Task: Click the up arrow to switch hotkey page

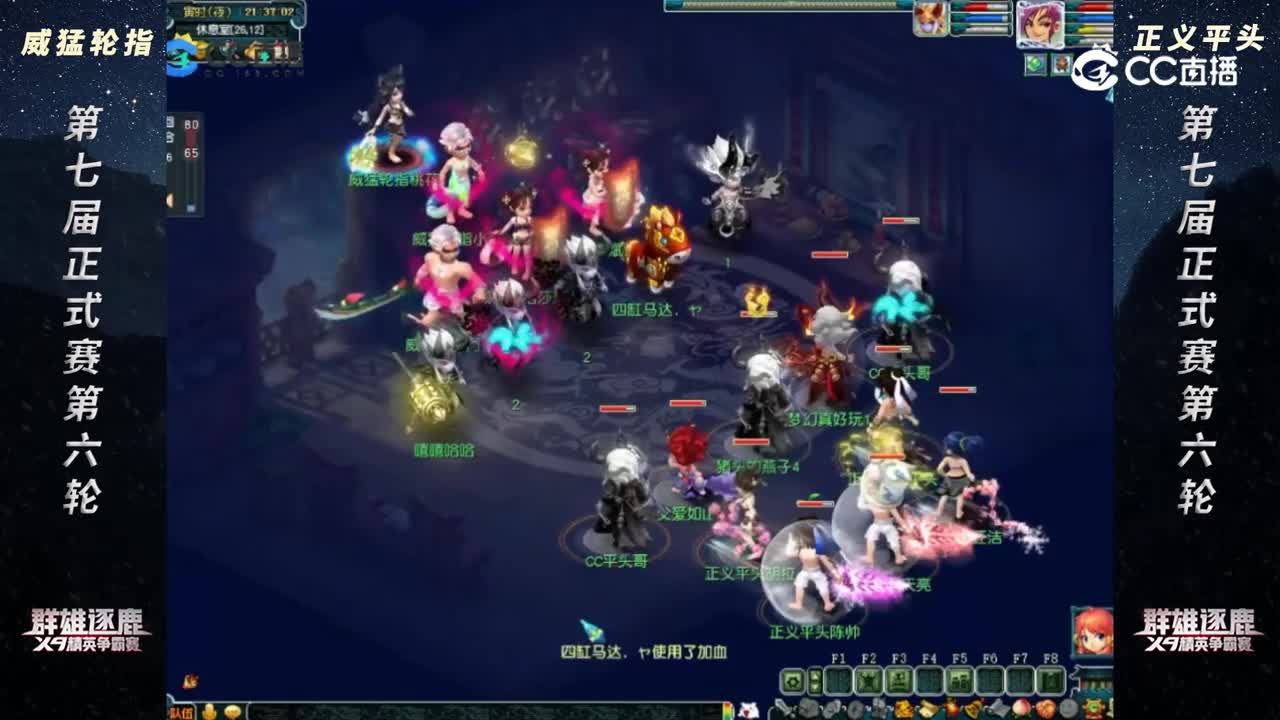Action: click(814, 676)
